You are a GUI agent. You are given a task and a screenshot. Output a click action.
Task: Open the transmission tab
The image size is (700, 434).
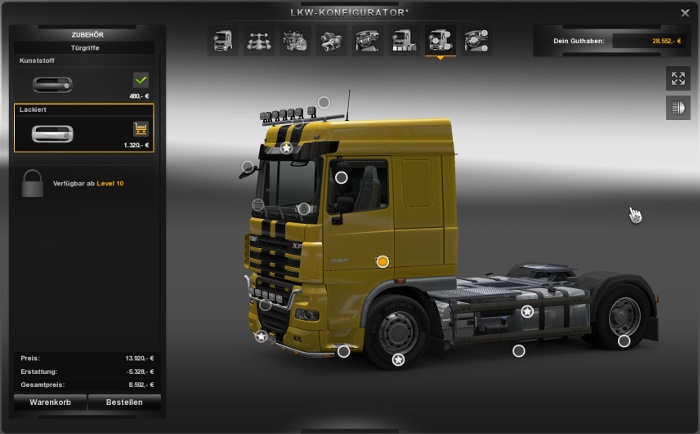click(332, 41)
